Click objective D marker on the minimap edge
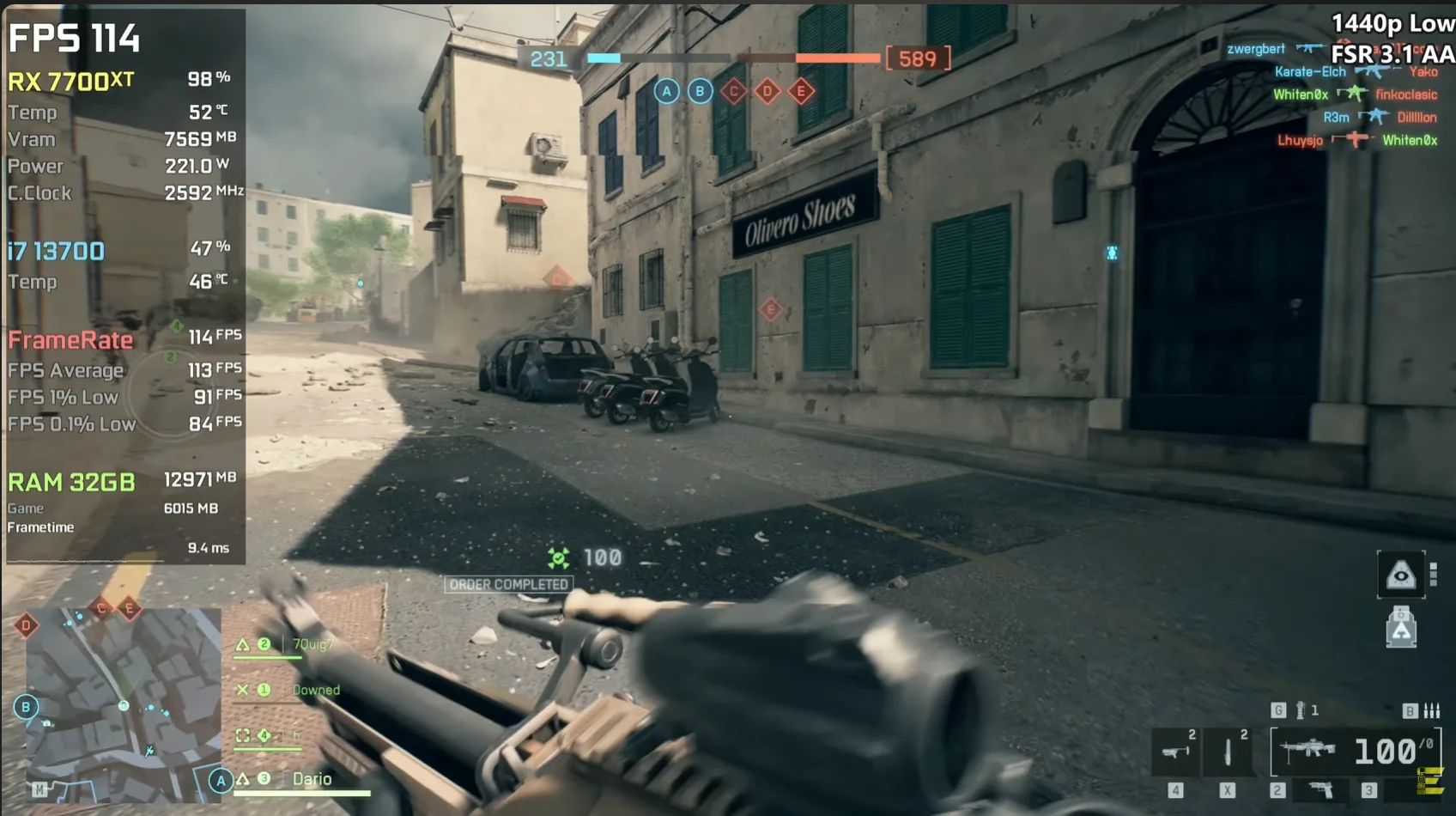 [x=26, y=625]
